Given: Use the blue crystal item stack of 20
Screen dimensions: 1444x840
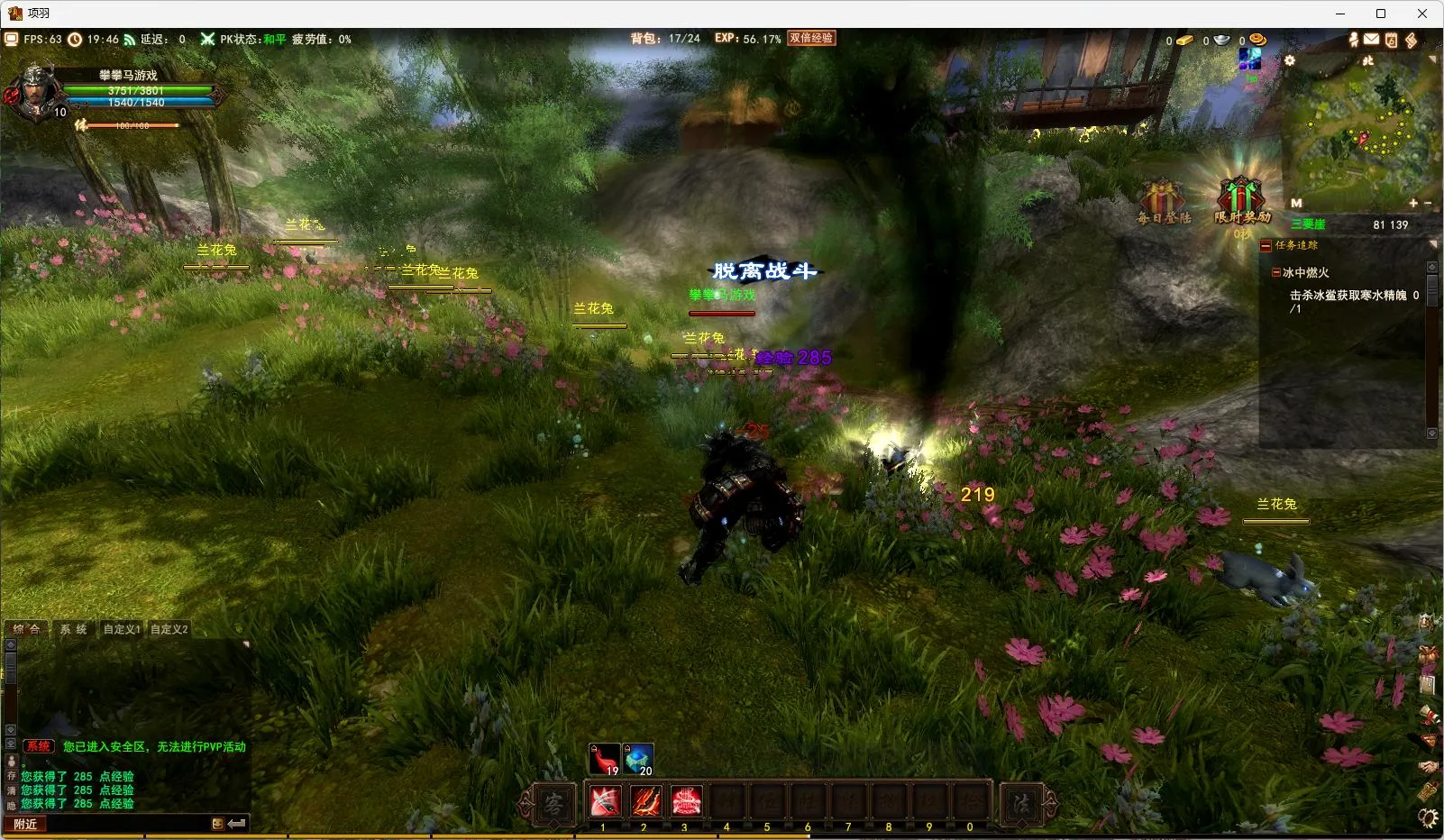Looking at the screenshot, I should 638,759.
